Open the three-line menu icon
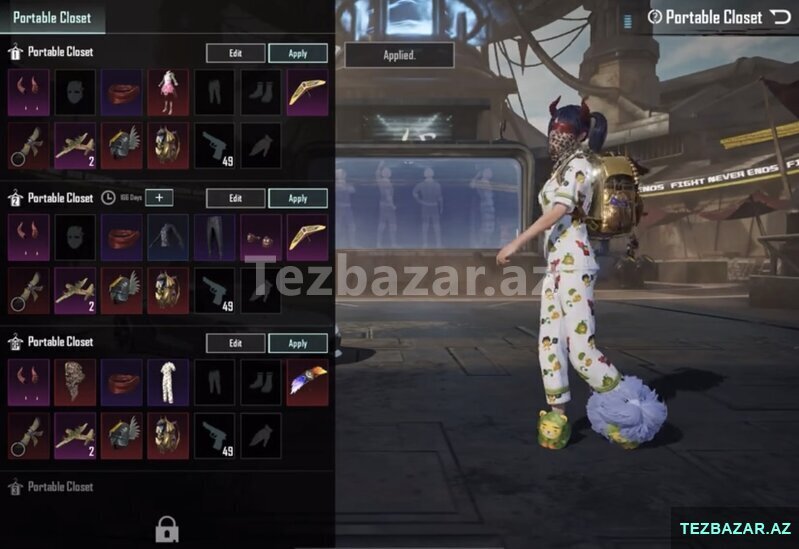 pos(628,18)
